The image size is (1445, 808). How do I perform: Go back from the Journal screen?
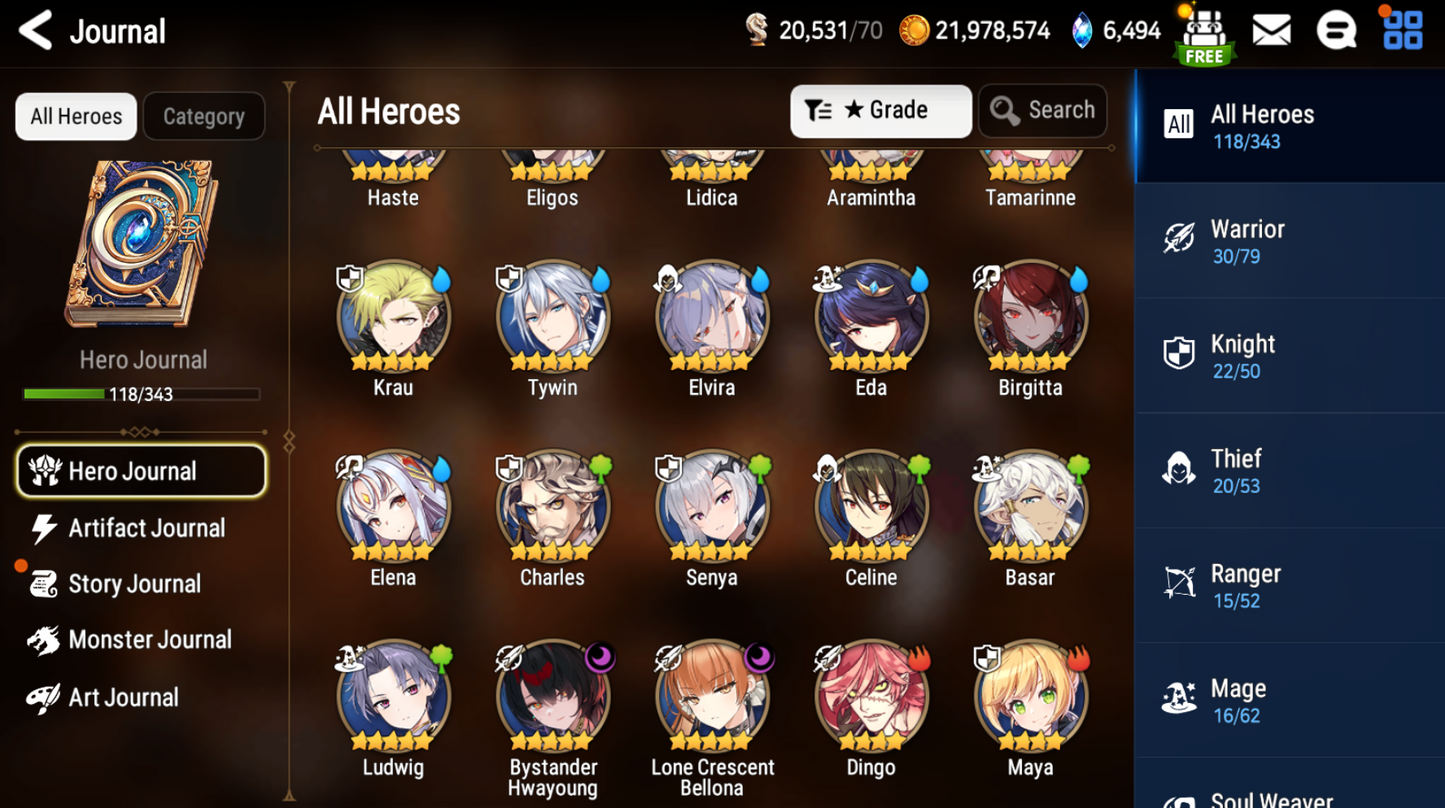pyautogui.click(x=36, y=31)
